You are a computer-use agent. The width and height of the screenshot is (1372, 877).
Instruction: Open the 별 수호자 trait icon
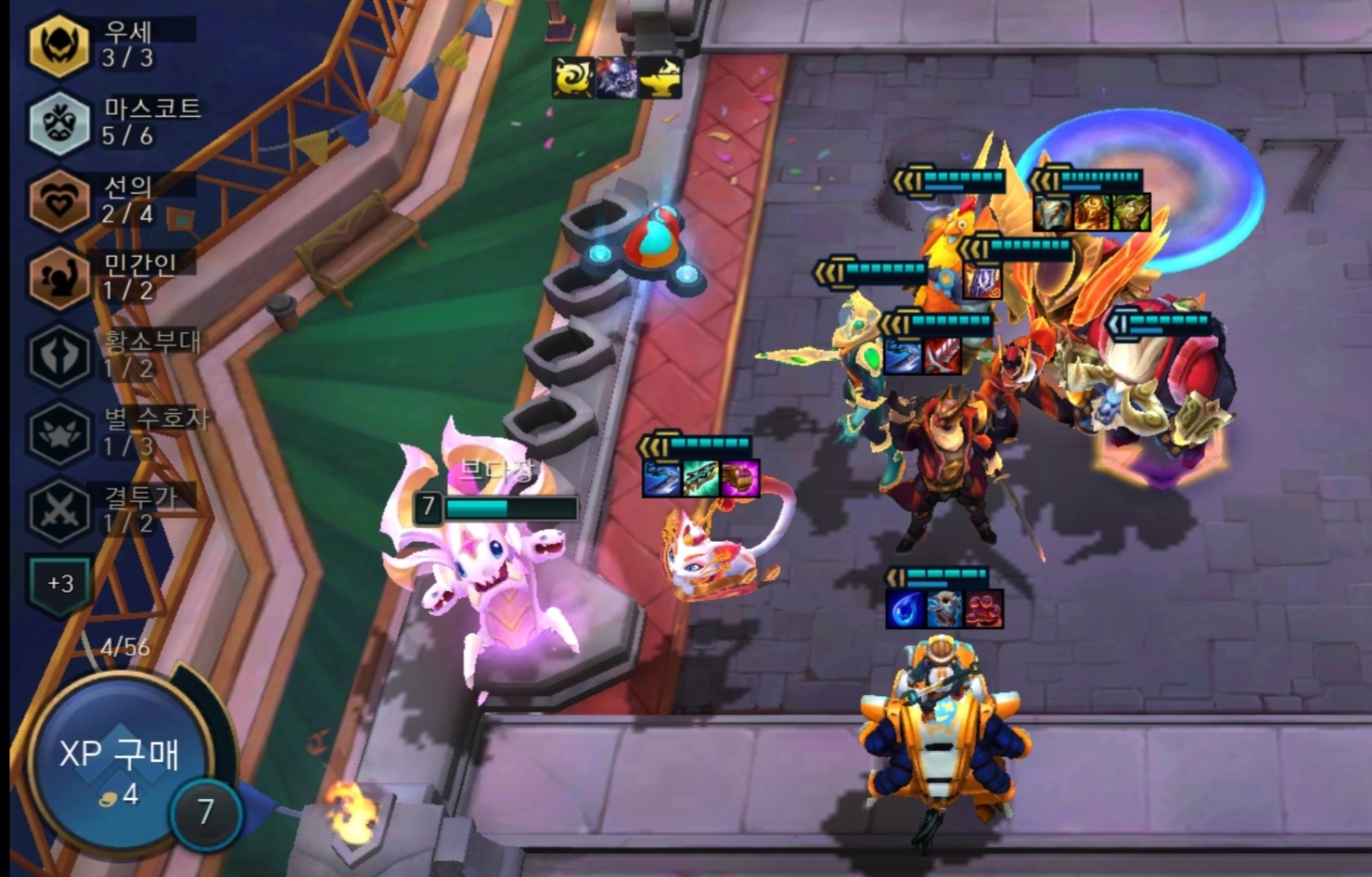[58, 429]
